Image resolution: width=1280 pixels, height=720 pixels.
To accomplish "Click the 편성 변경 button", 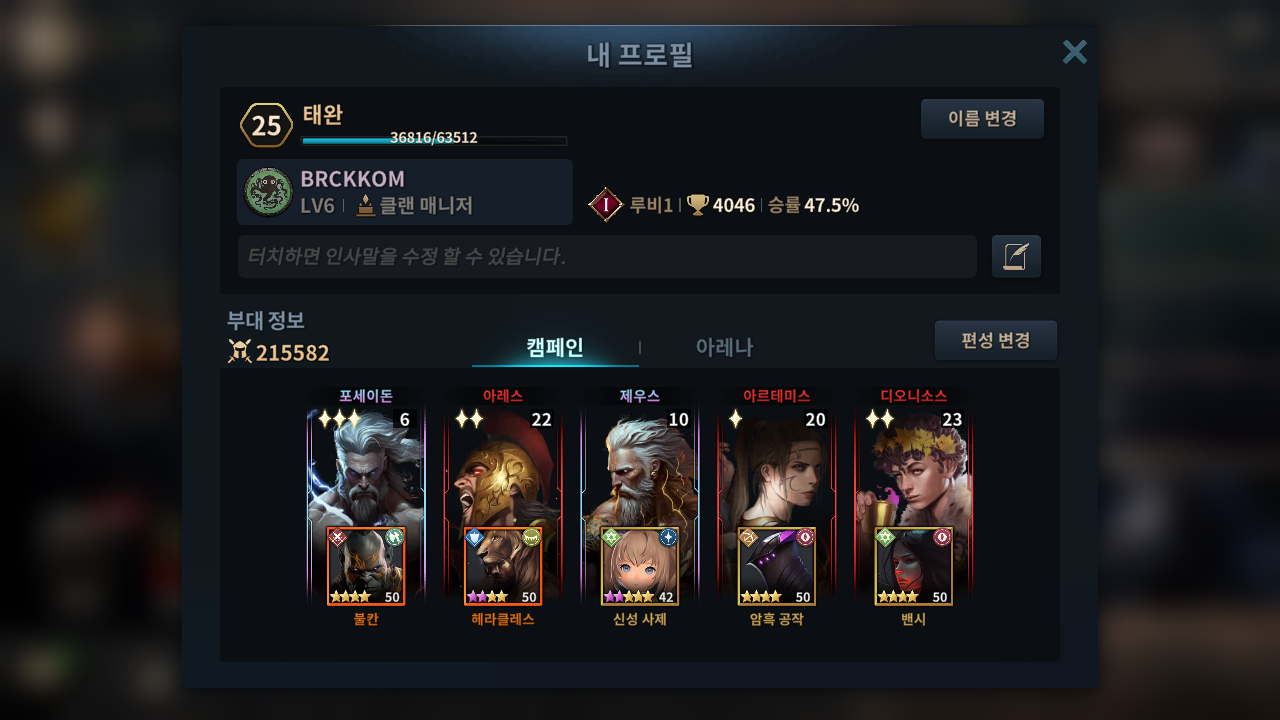I will click(x=995, y=340).
